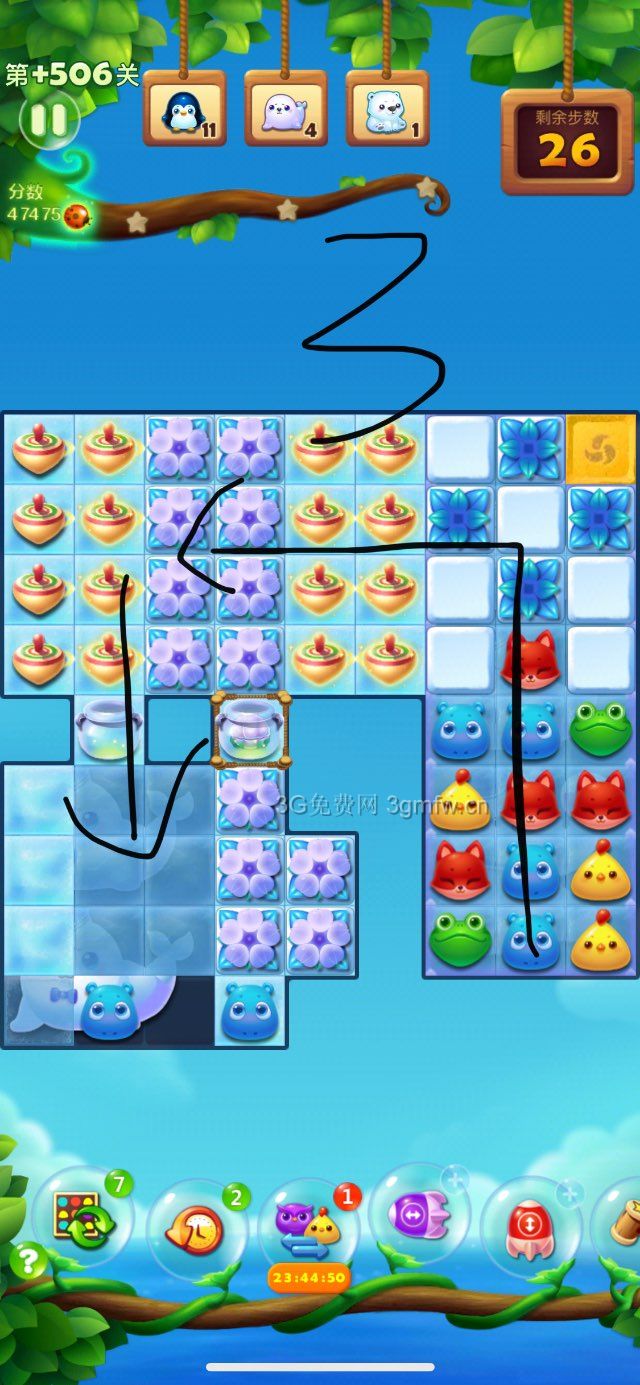The width and height of the screenshot is (640, 1385).
Task: Click the red fox between ice blocks
Action: pyautogui.click(x=530, y=660)
